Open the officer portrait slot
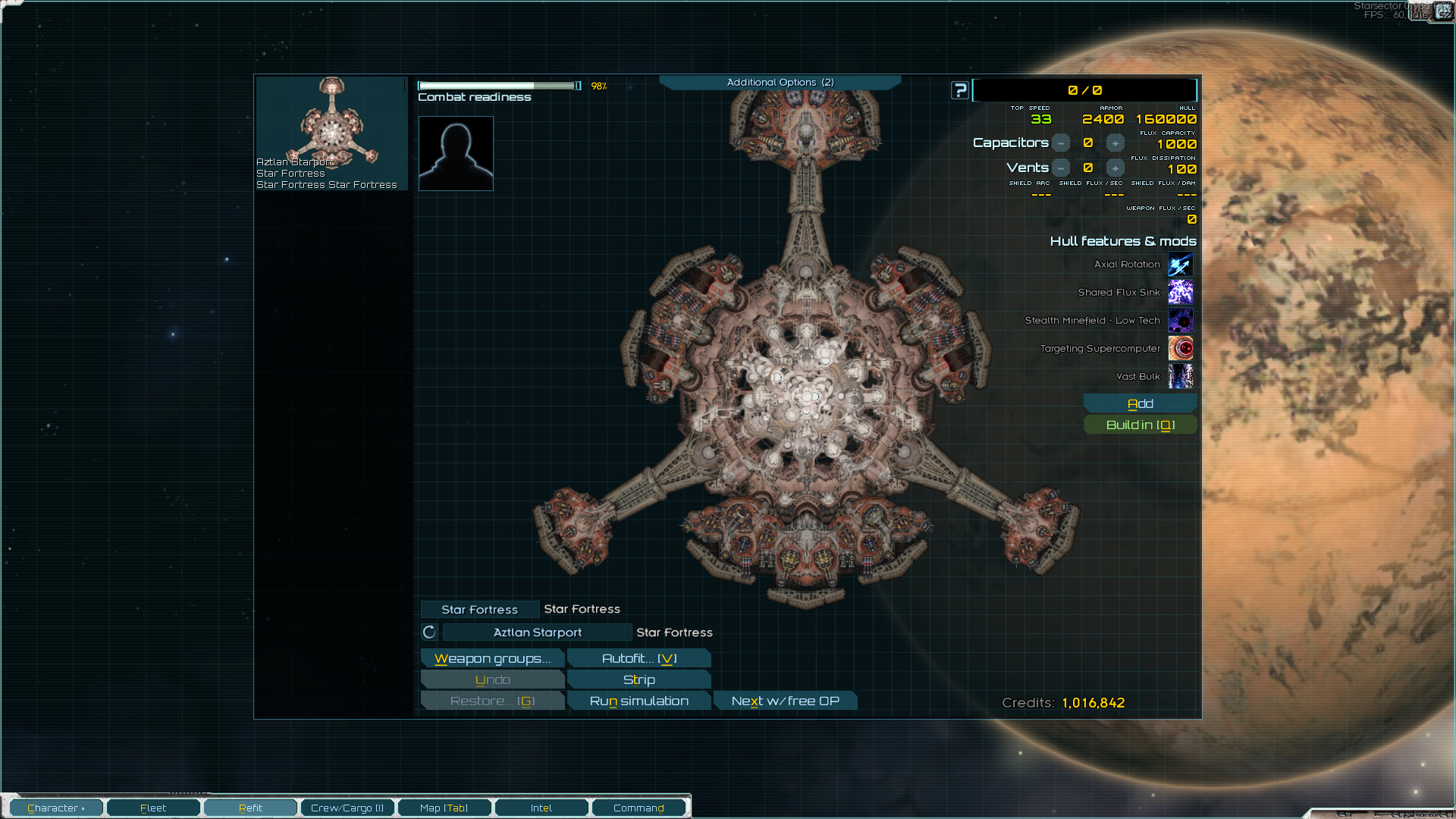The image size is (1456, 819). click(x=456, y=153)
